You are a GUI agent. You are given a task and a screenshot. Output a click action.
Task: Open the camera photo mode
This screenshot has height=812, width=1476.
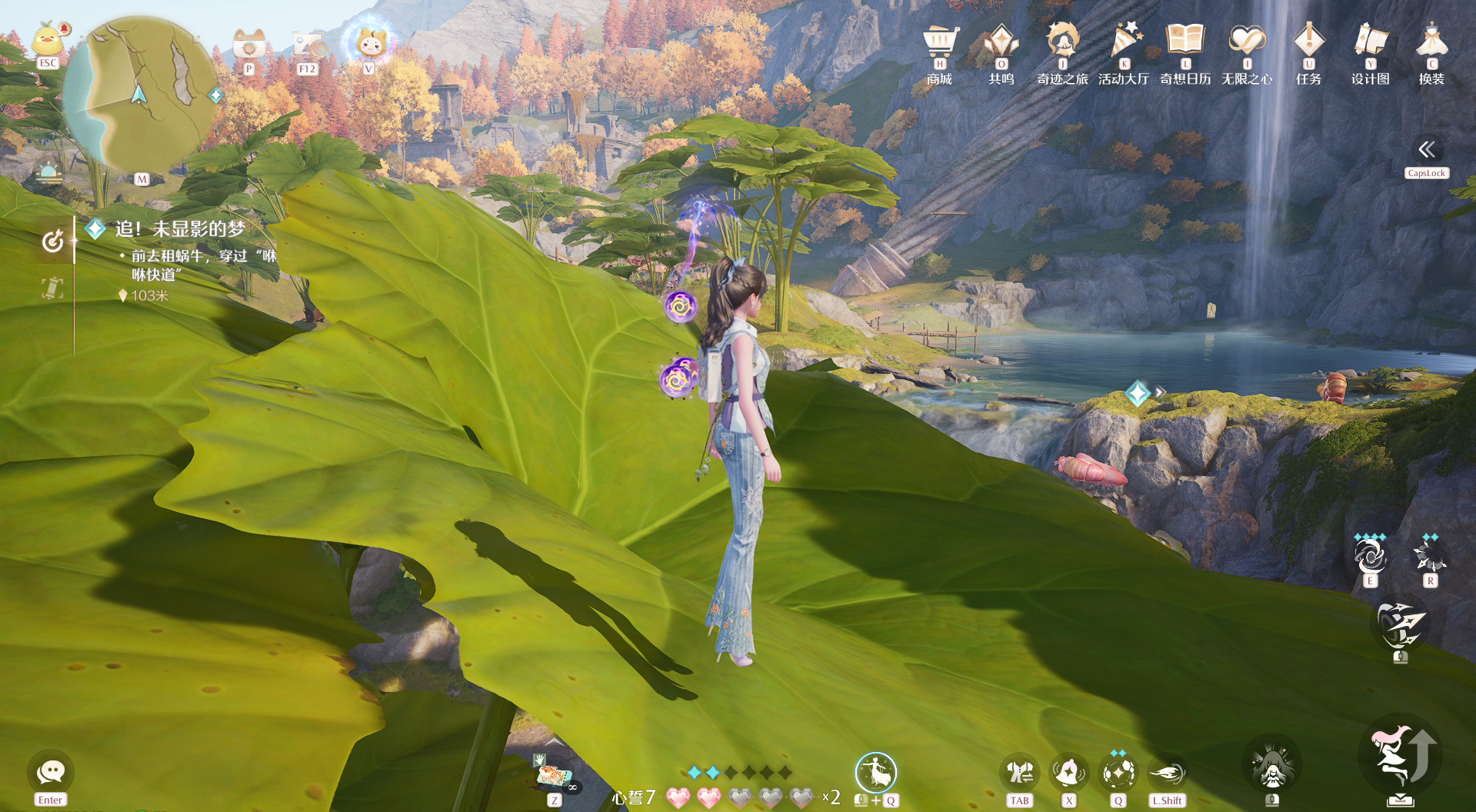[x=249, y=45]
